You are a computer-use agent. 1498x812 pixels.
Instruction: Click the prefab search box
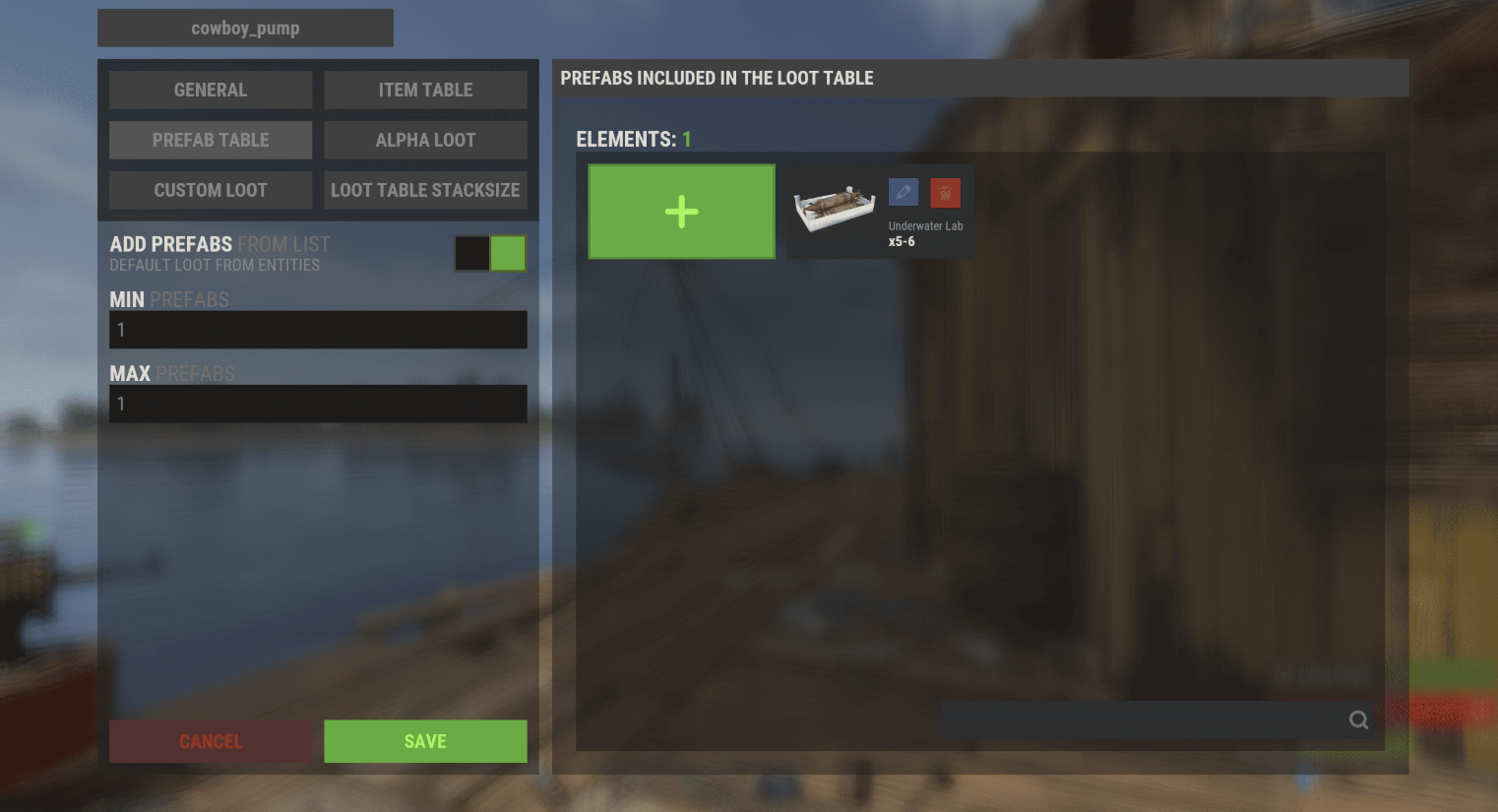(1142, 719)
